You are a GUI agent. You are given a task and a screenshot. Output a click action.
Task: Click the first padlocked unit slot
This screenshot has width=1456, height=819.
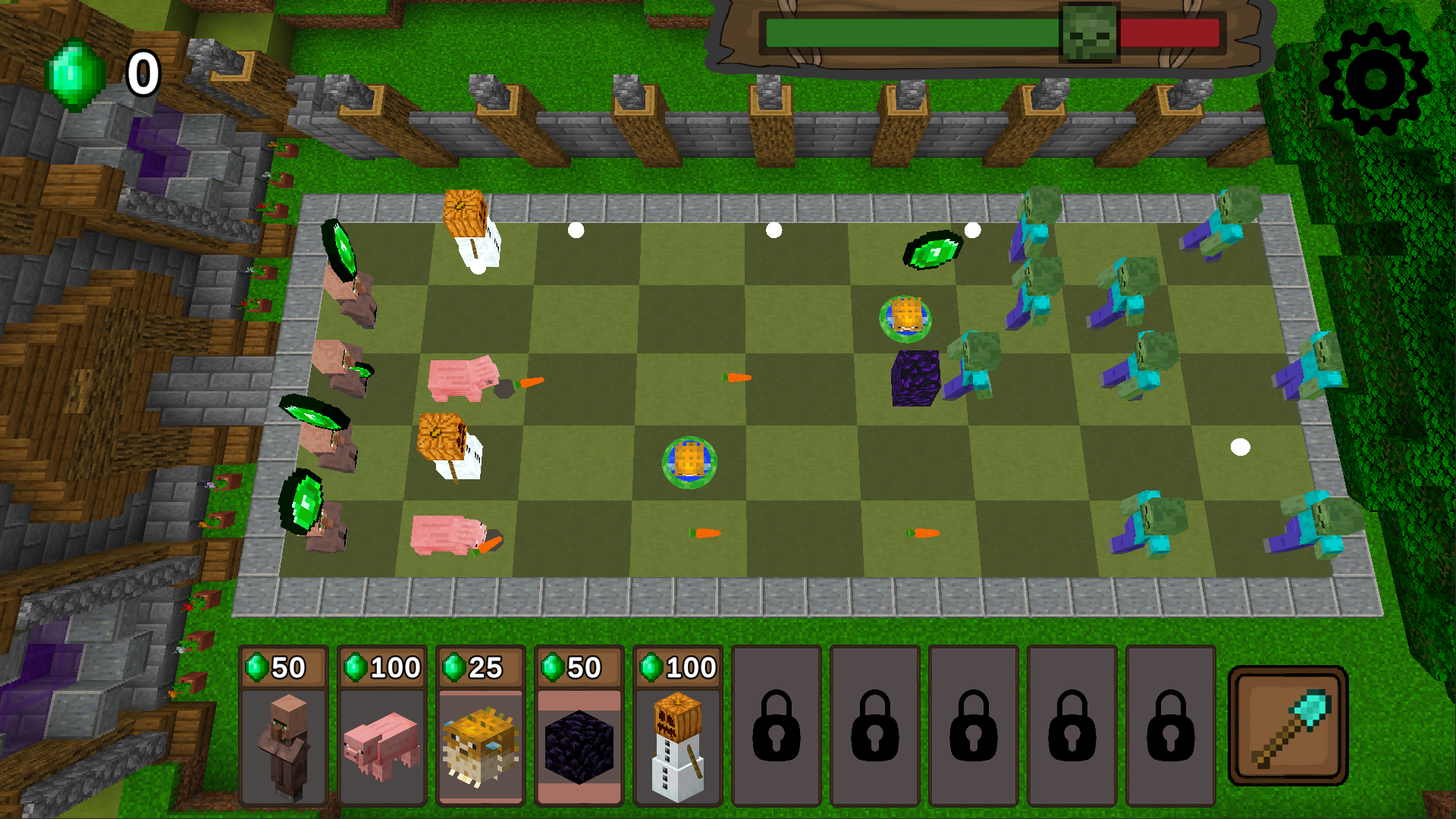tap(776, 736)
